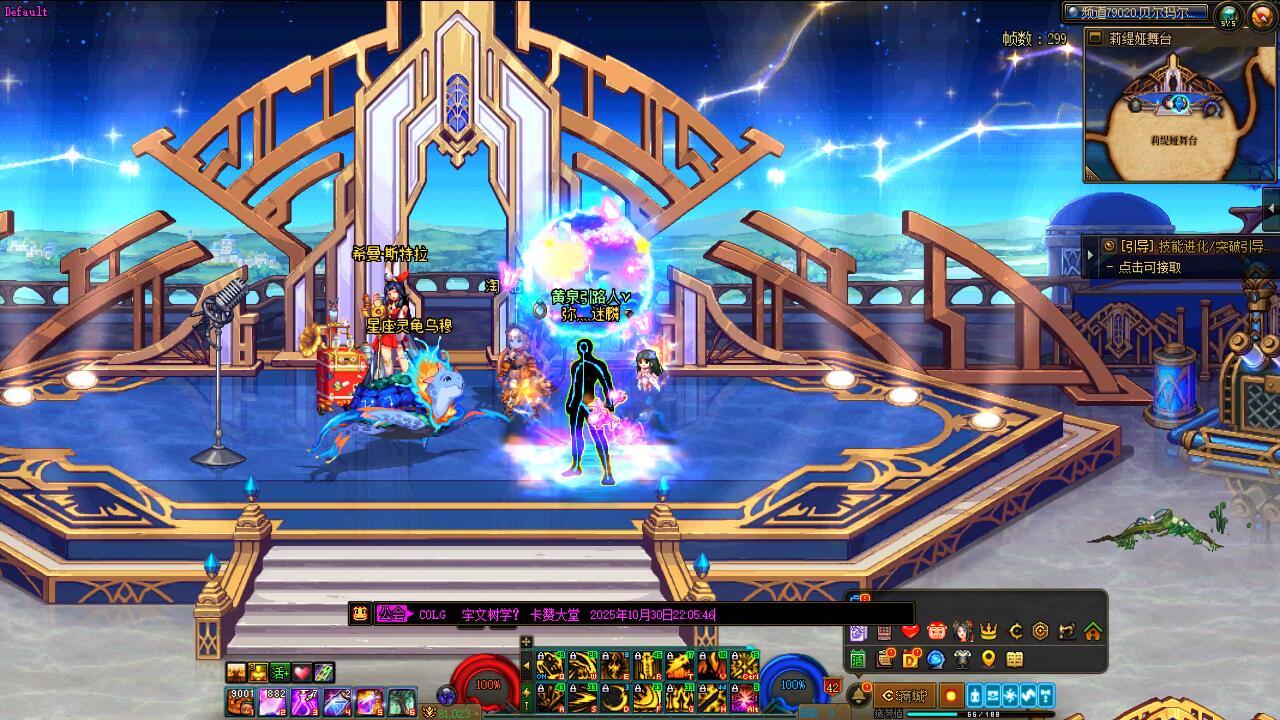1280x720 pixels.
Task: Activate the Alt-key pink burst skill
Action: pyautogui.click(x=744, y=698)
